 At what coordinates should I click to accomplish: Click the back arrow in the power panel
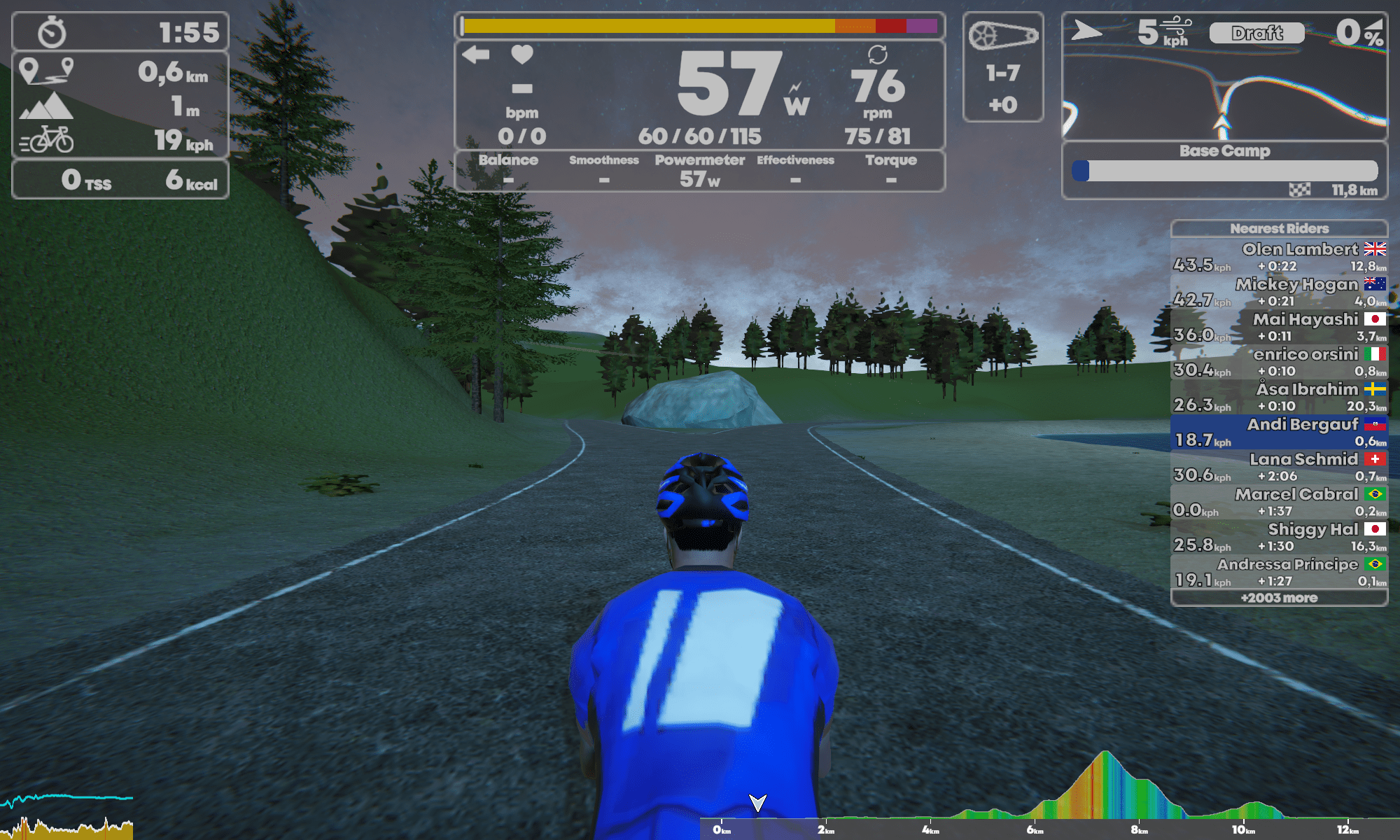click(x=476, y=55)
